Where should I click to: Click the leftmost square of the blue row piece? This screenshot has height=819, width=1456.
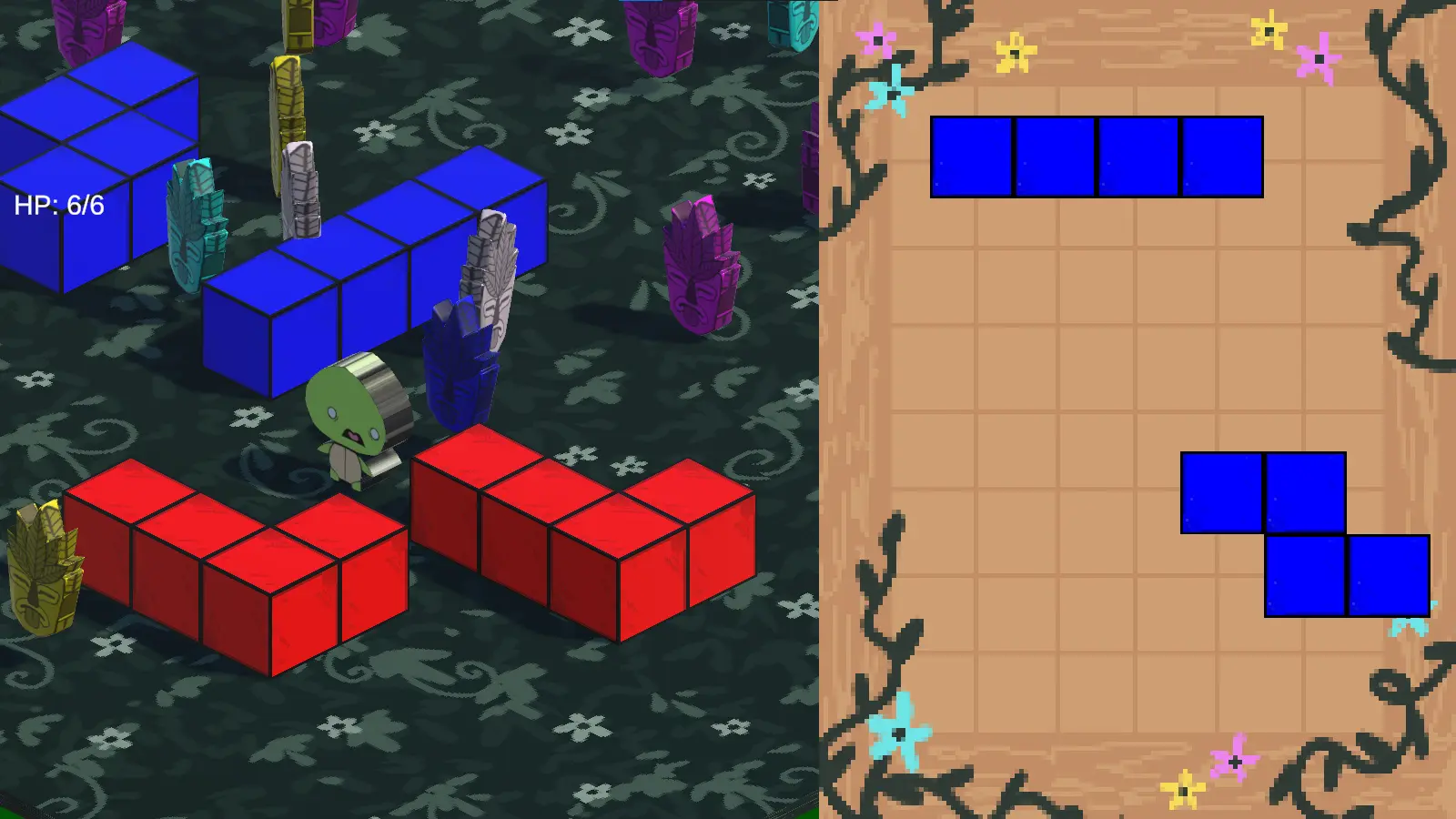(x=972, y=157)
